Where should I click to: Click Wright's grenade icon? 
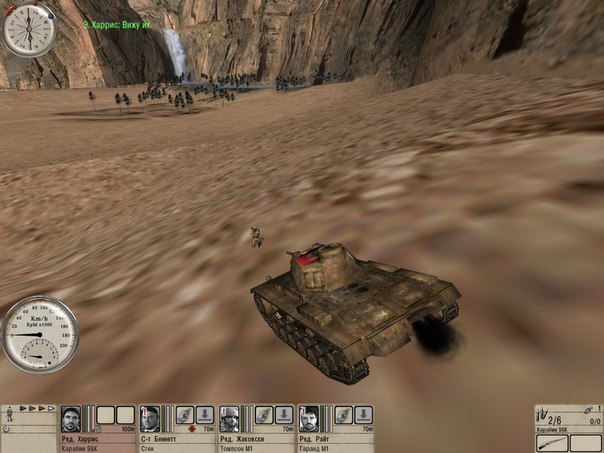(344, 415)
